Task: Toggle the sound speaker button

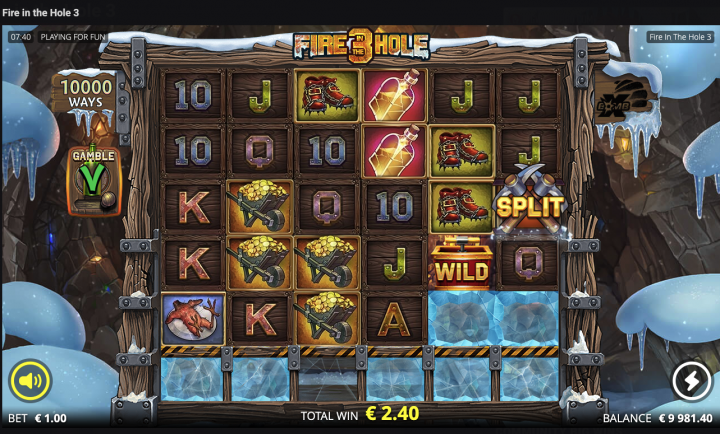Action: [31, 380]
